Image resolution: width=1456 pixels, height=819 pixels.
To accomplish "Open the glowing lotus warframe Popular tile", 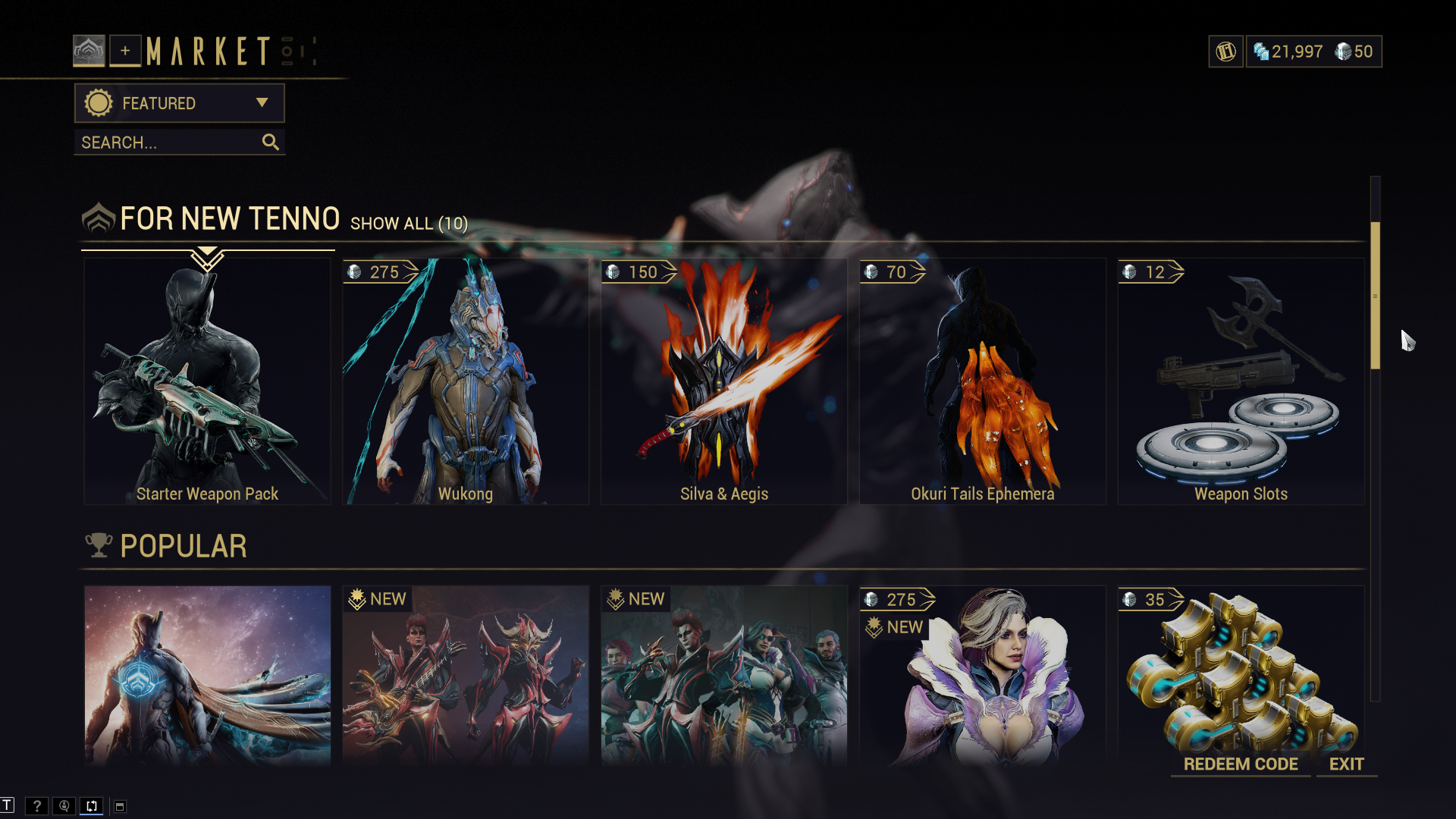I will tap(207, 675).
